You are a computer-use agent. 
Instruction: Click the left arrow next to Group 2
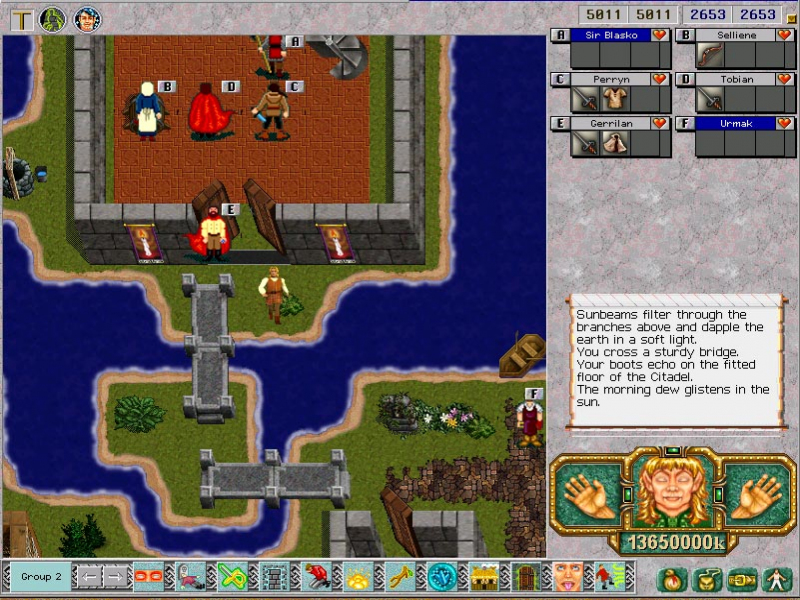click(90, 577)
